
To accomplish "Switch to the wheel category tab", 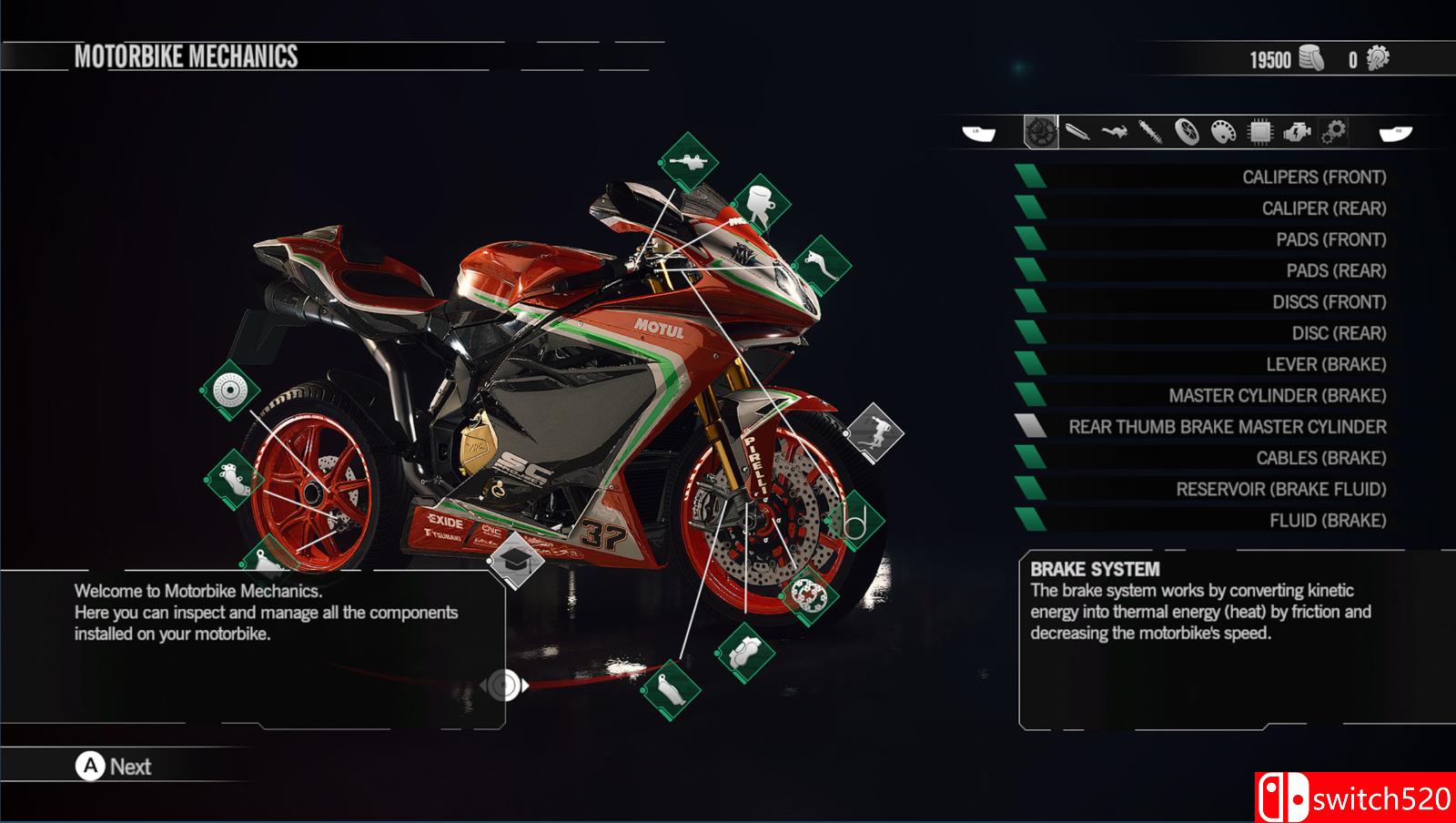I will (1187, 133).
